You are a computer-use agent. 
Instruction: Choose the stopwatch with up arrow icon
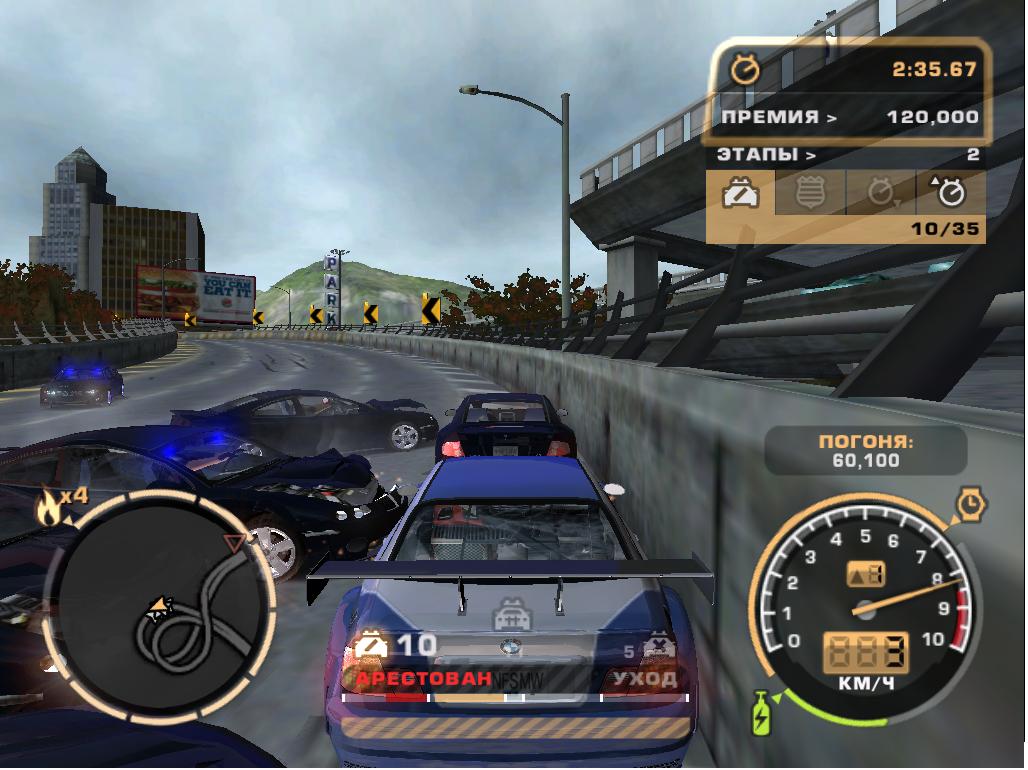click(949, 191)
